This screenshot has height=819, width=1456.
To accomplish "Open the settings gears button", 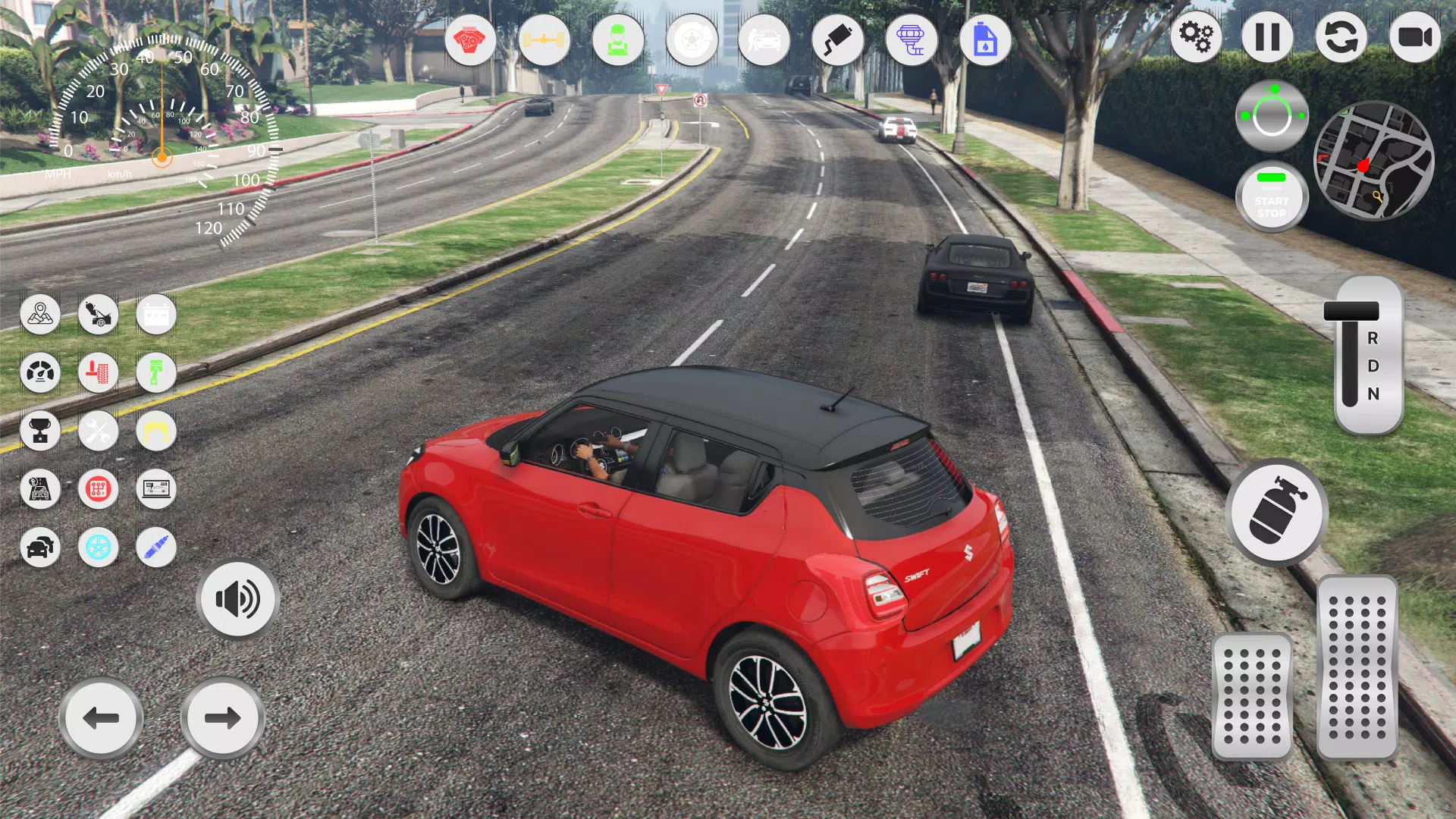I will tap(1196, 37).
